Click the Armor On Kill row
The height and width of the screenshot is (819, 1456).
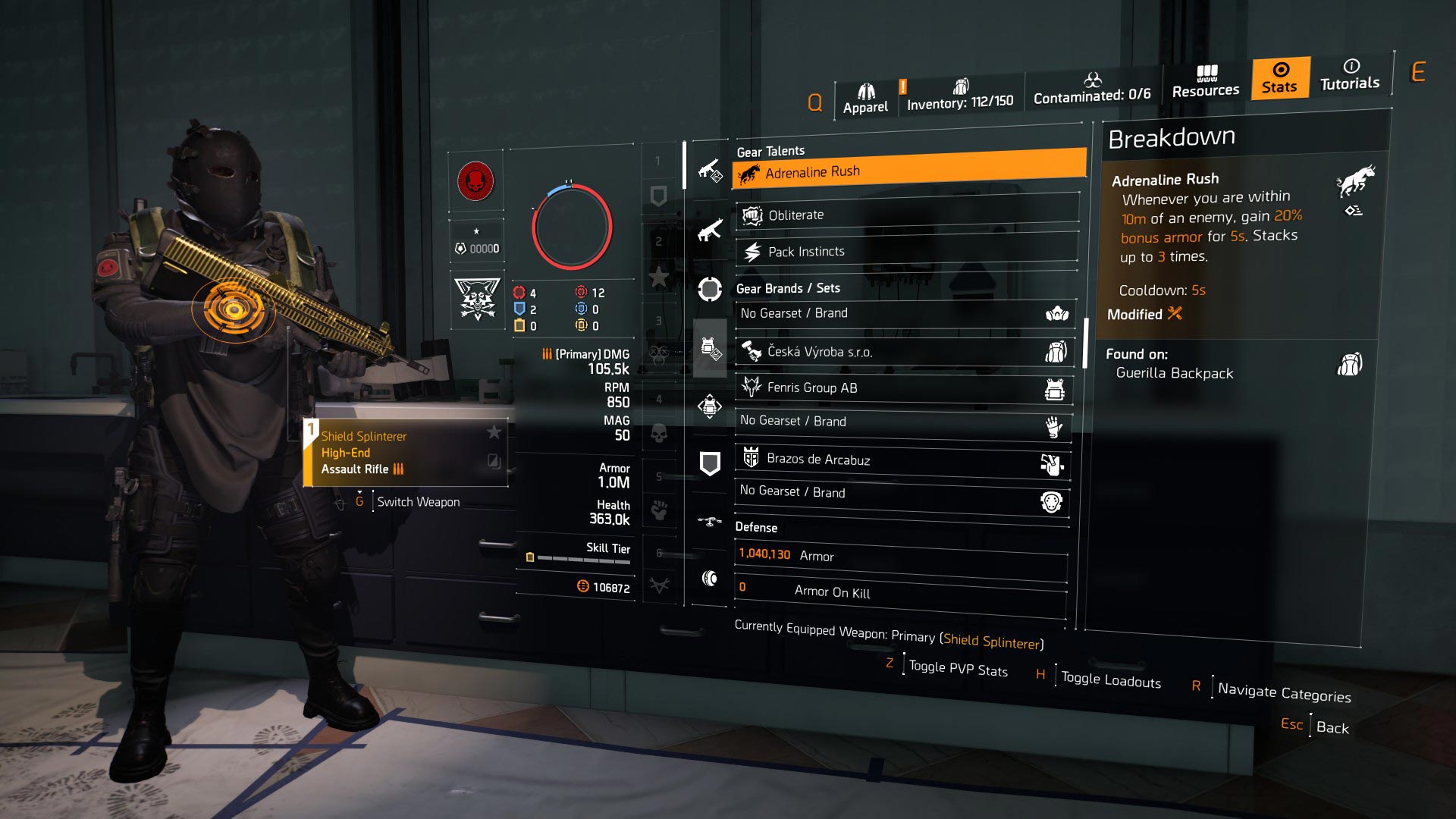[901, 591]
